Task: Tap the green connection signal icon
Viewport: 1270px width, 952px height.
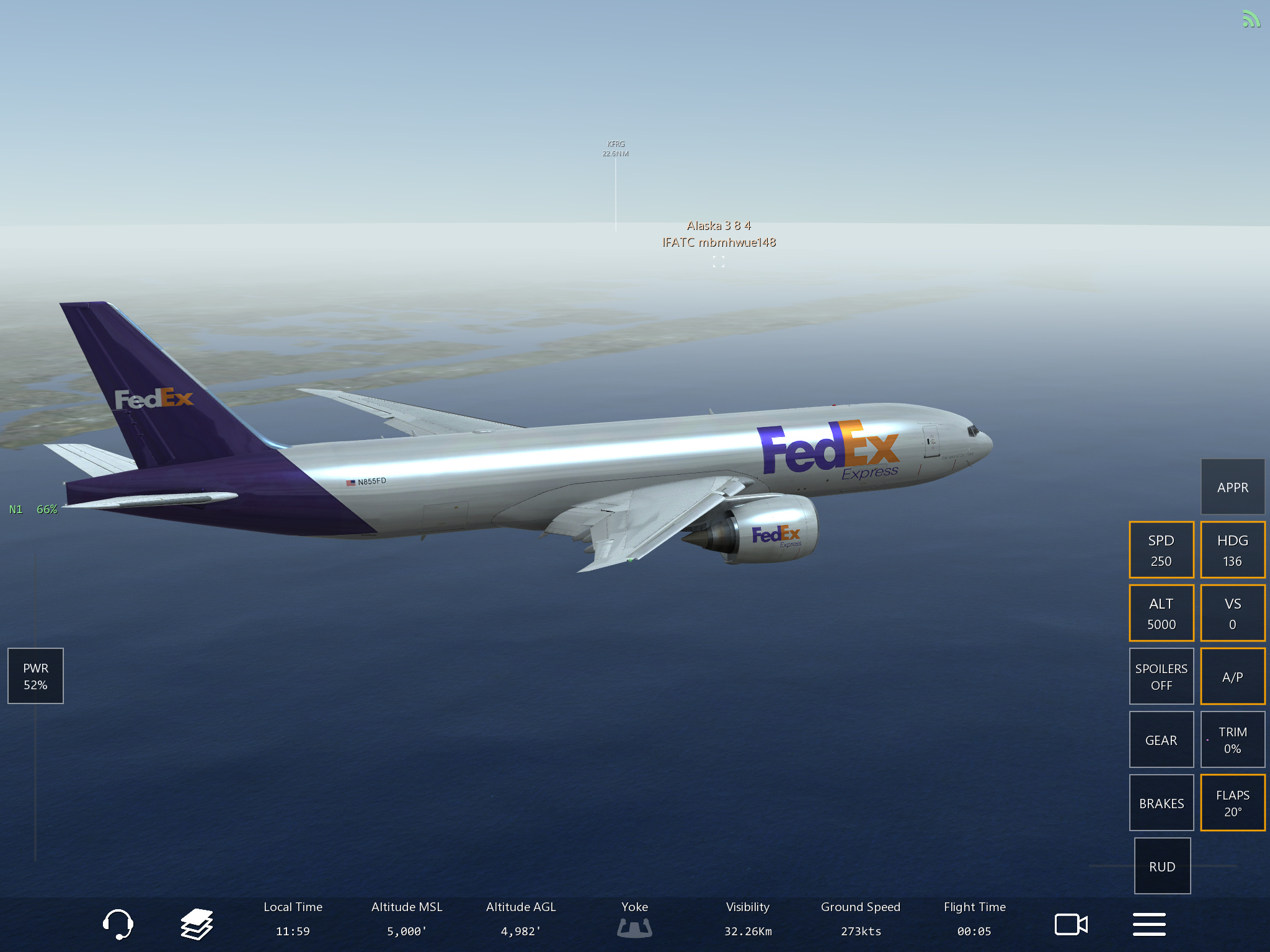Action: point(1251,20)
